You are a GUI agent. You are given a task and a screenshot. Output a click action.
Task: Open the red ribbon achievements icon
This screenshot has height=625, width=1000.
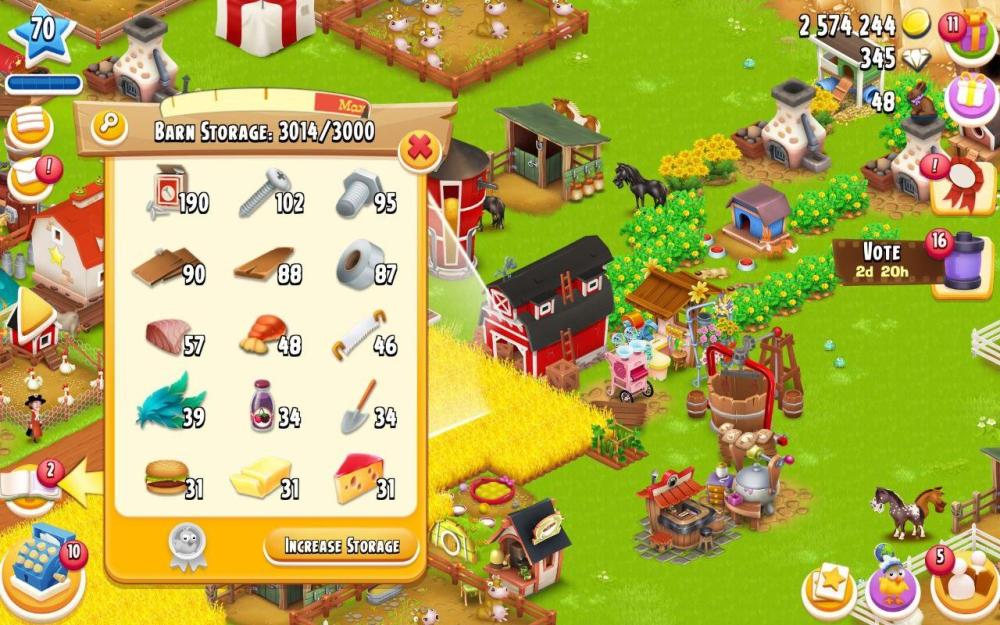tap(963, 183)
